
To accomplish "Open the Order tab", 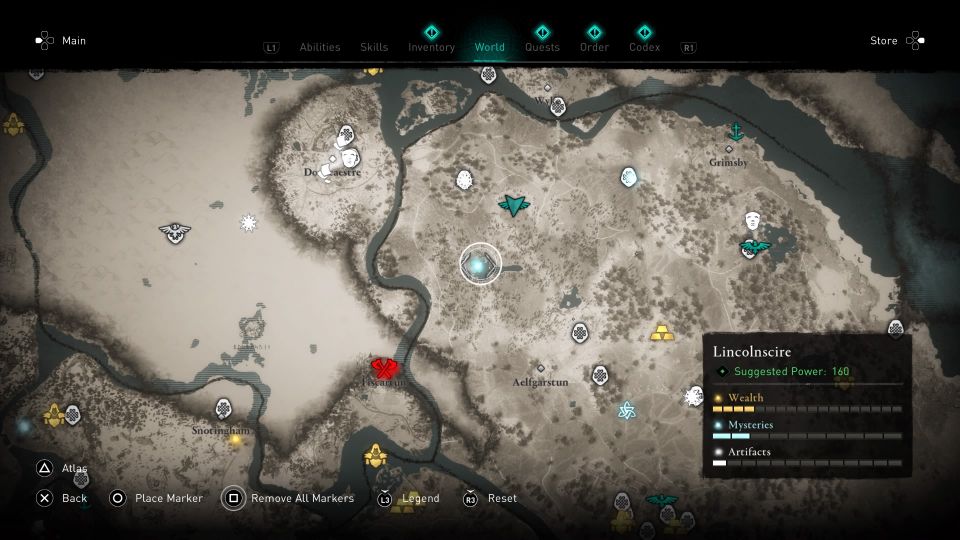I will [594, 47].
